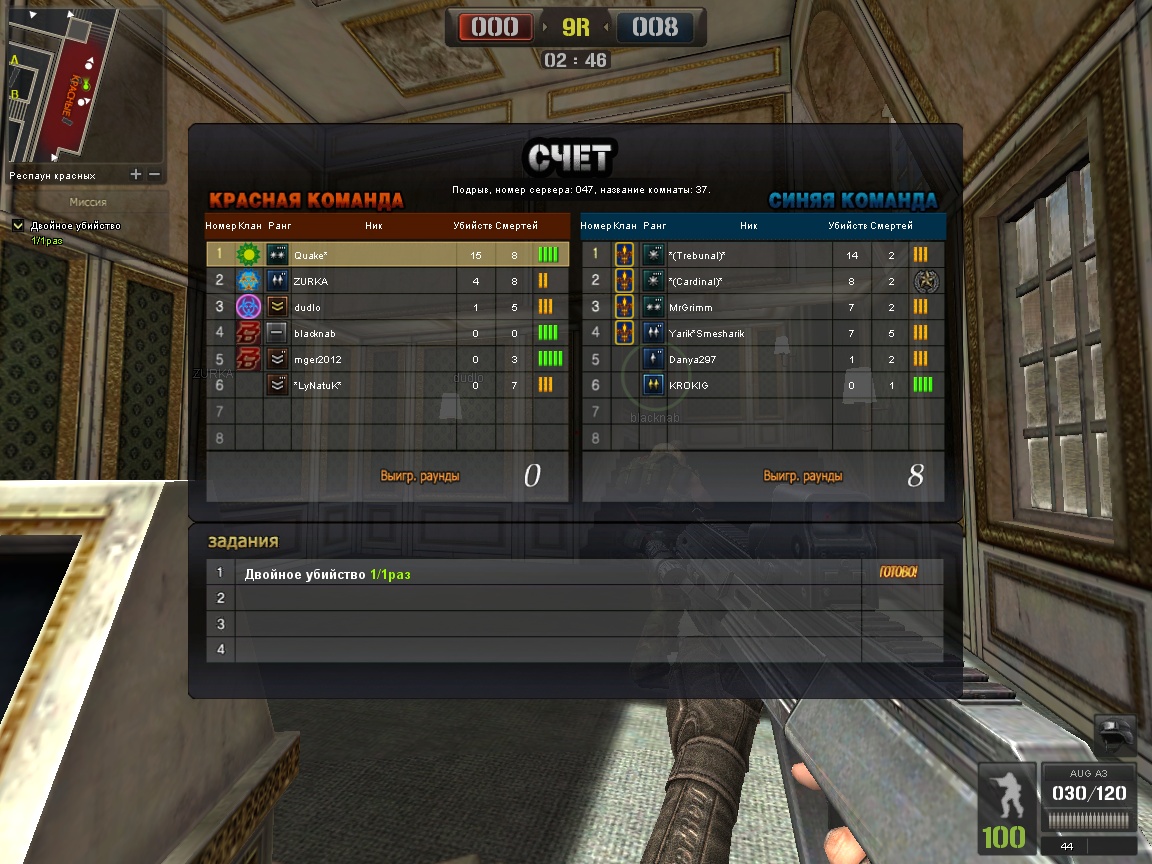Click Quake*'s sun clan emblem
Screen dimensions: 1152x864
point(248,255)
